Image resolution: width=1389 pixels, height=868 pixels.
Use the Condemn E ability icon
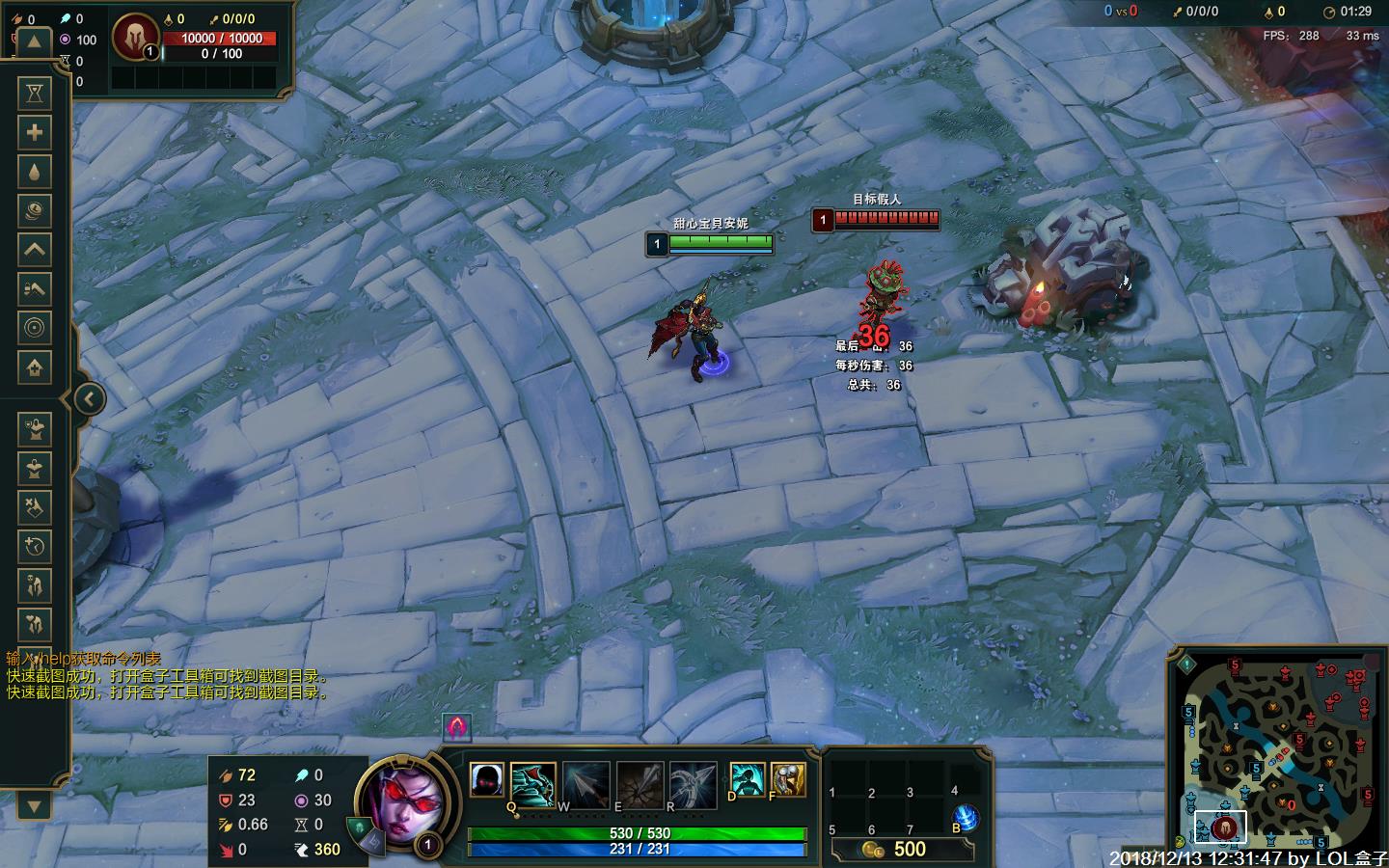click(x=639, y=782)
